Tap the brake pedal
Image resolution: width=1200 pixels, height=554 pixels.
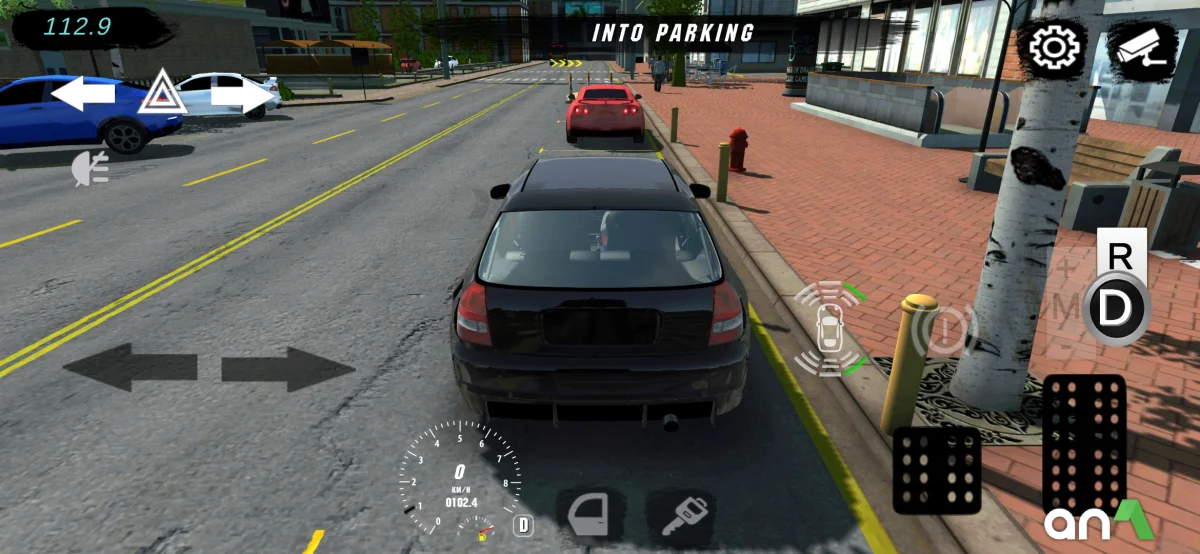pos(936,469)
